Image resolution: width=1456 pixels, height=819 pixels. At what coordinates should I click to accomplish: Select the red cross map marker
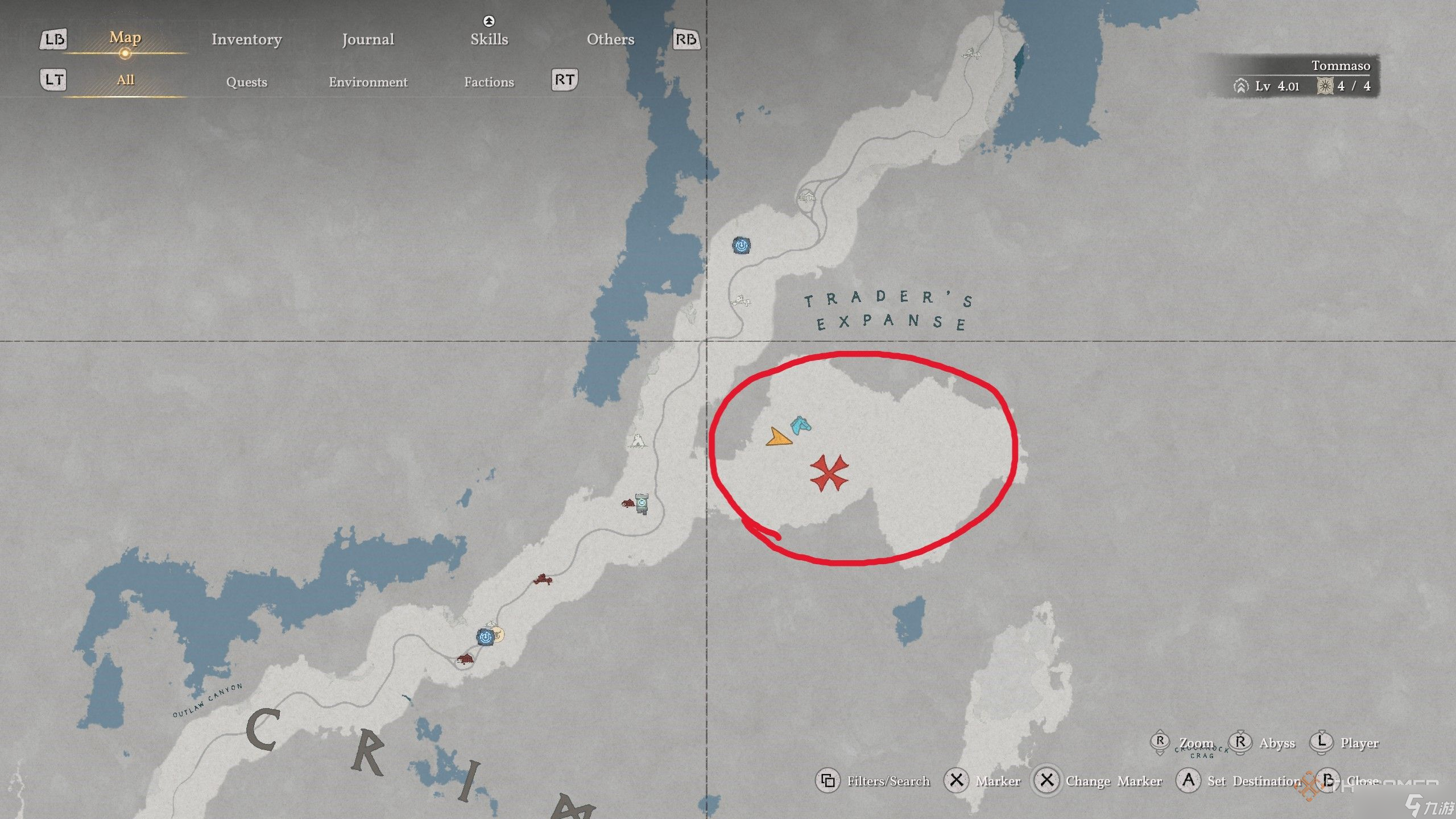coord(829,473)
